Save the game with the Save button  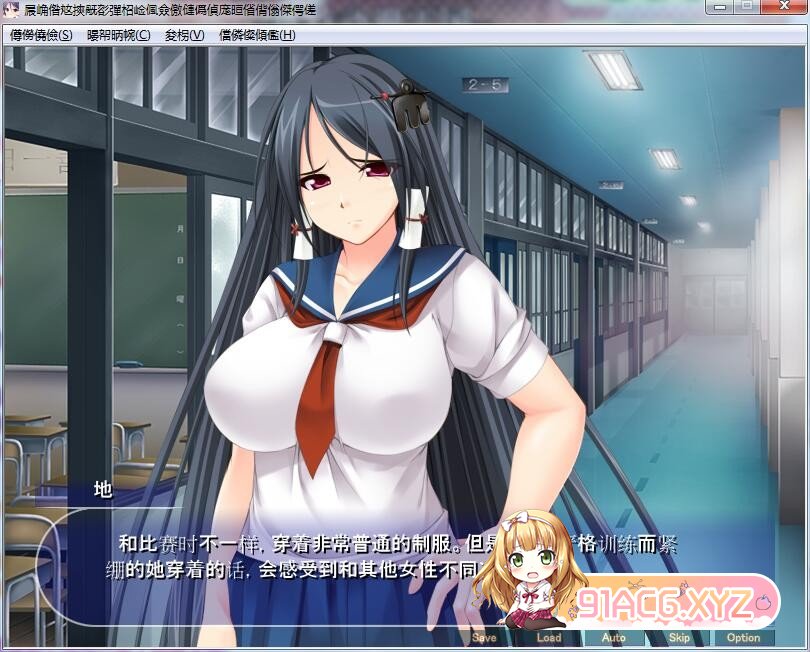pyautogui.click(x=484, y=637)
